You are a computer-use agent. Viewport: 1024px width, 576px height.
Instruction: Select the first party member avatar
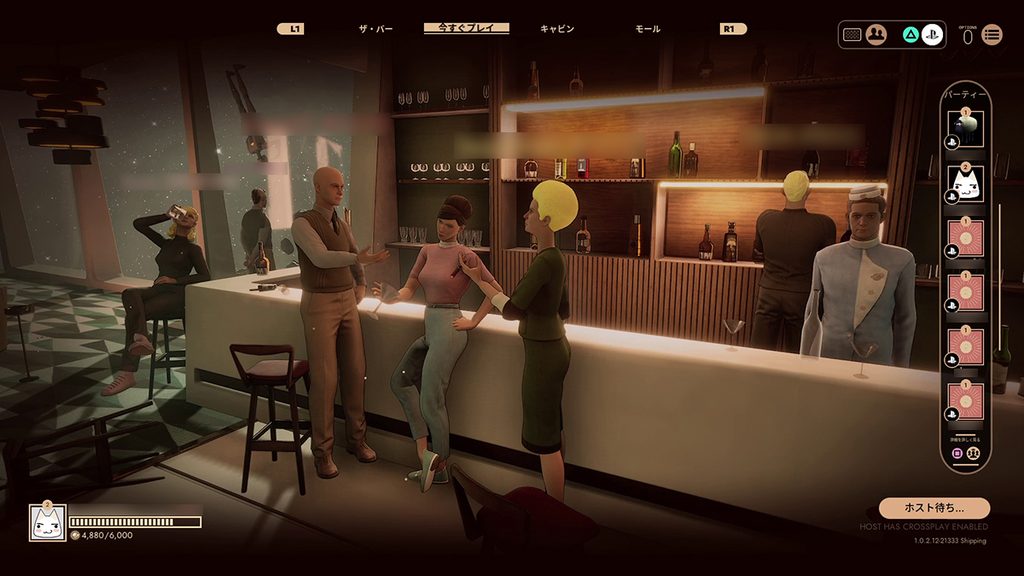click(966, 128)
